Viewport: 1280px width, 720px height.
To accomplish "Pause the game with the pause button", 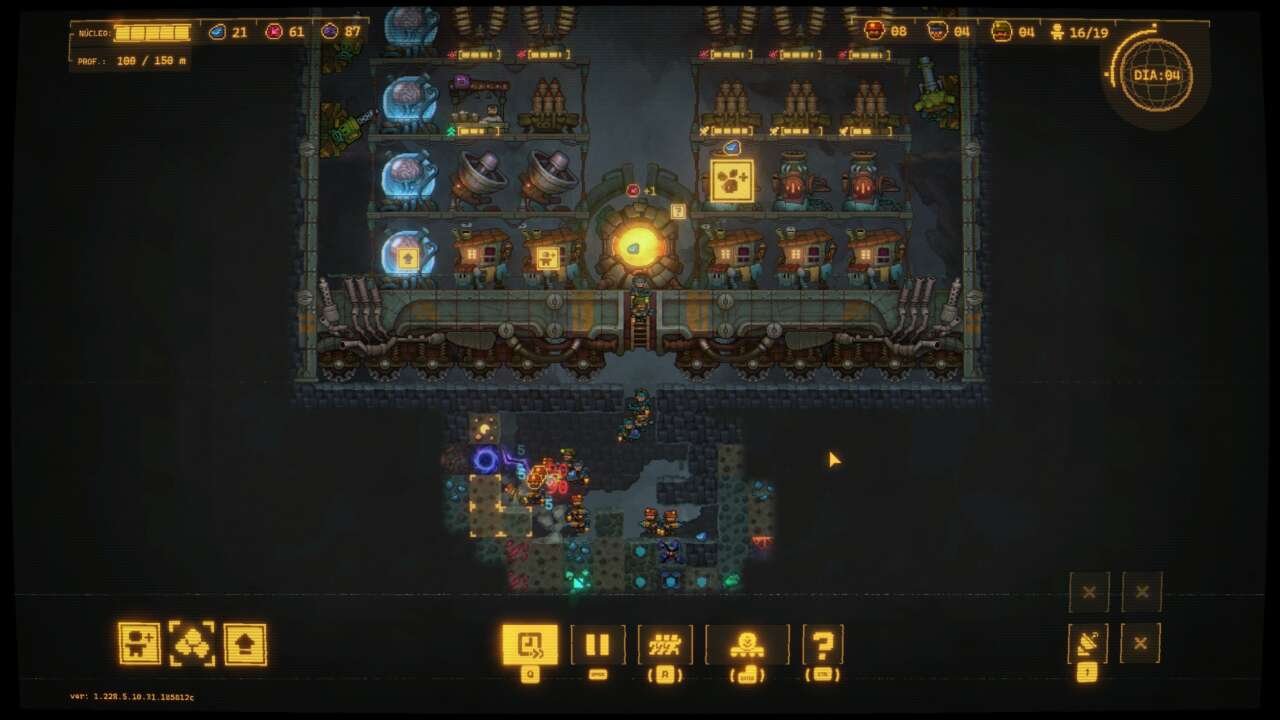I will [597, 644].
